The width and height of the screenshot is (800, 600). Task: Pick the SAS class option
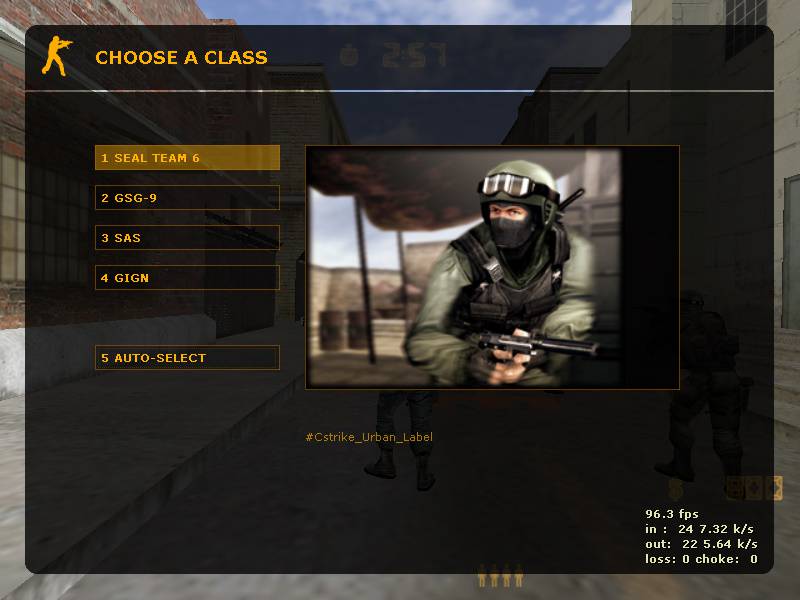187,238
